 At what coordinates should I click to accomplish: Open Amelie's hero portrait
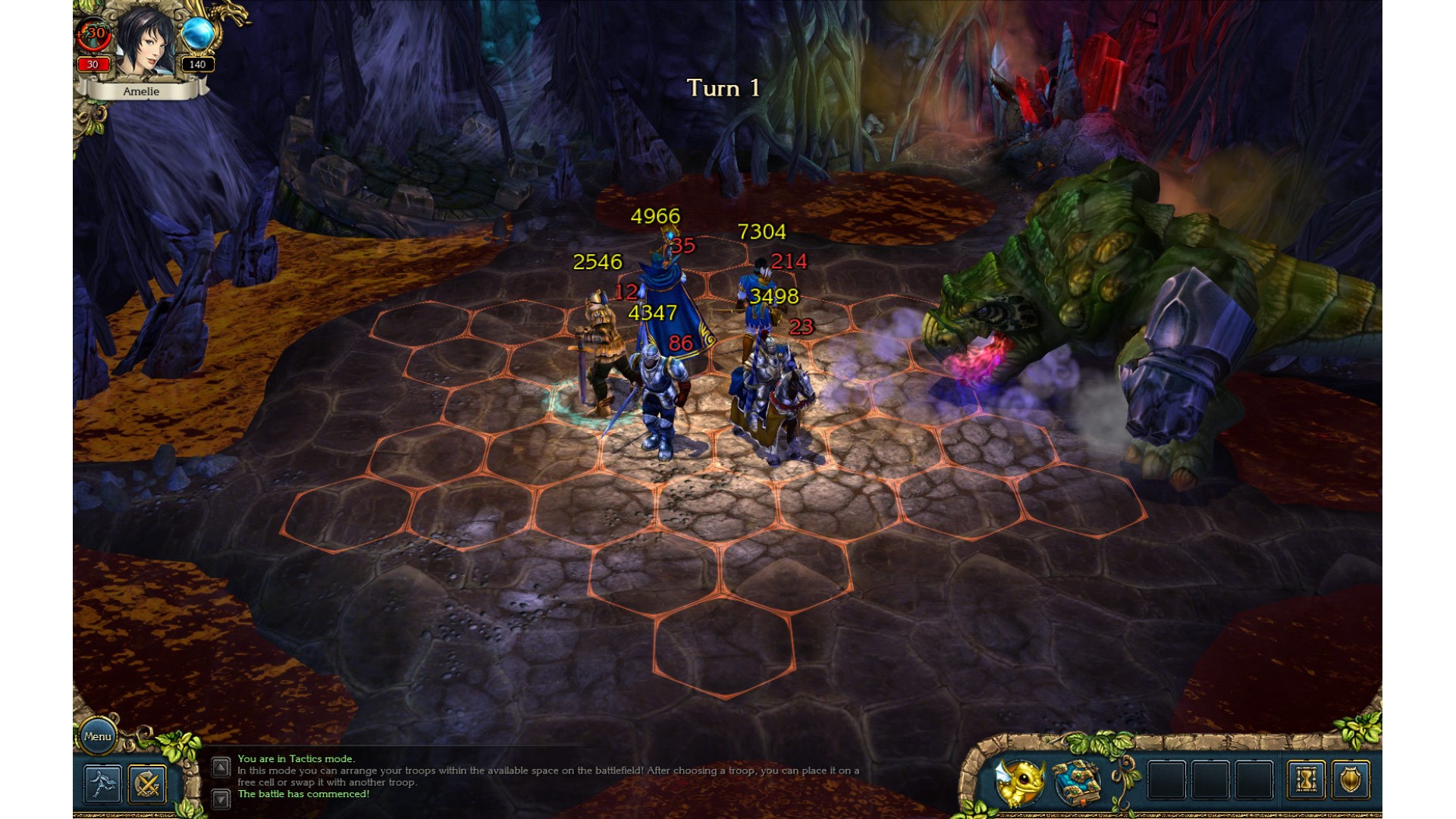pyautogui.click(x=144, y=42)
